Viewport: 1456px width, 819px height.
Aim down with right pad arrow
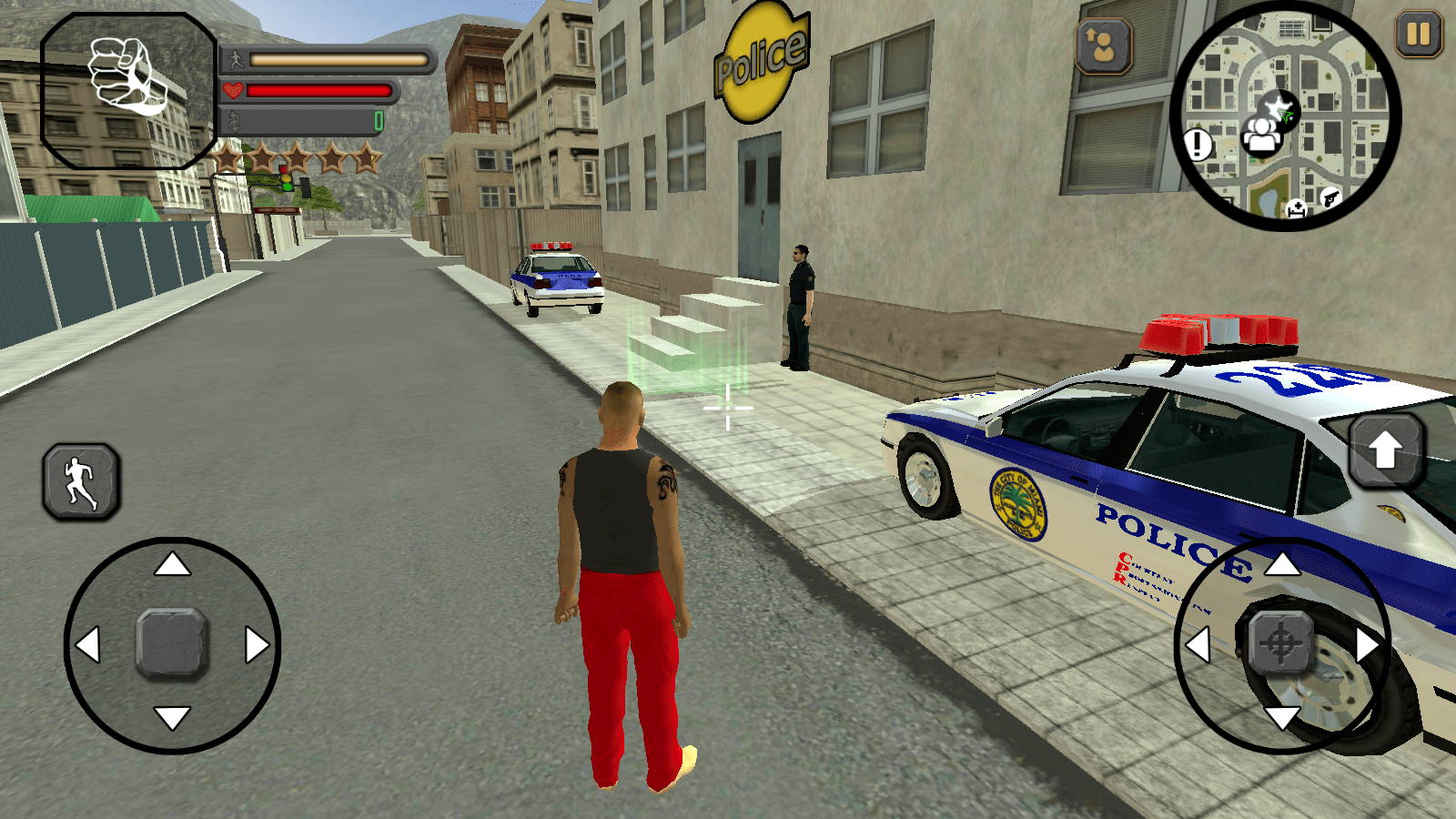(1282, 719)
